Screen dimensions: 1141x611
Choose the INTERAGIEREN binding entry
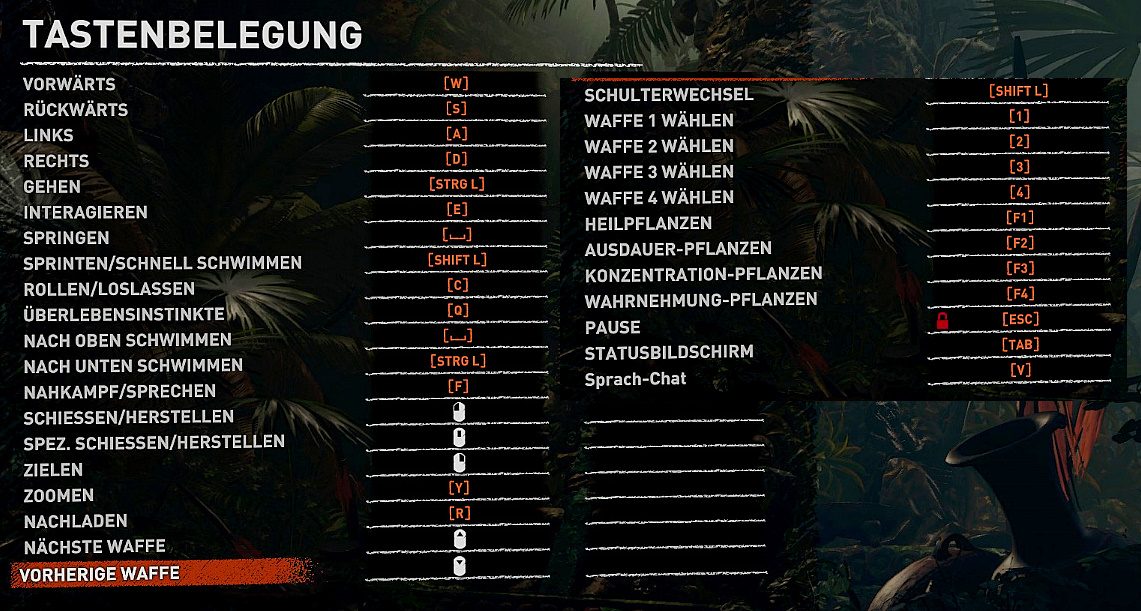coord(456,211)
